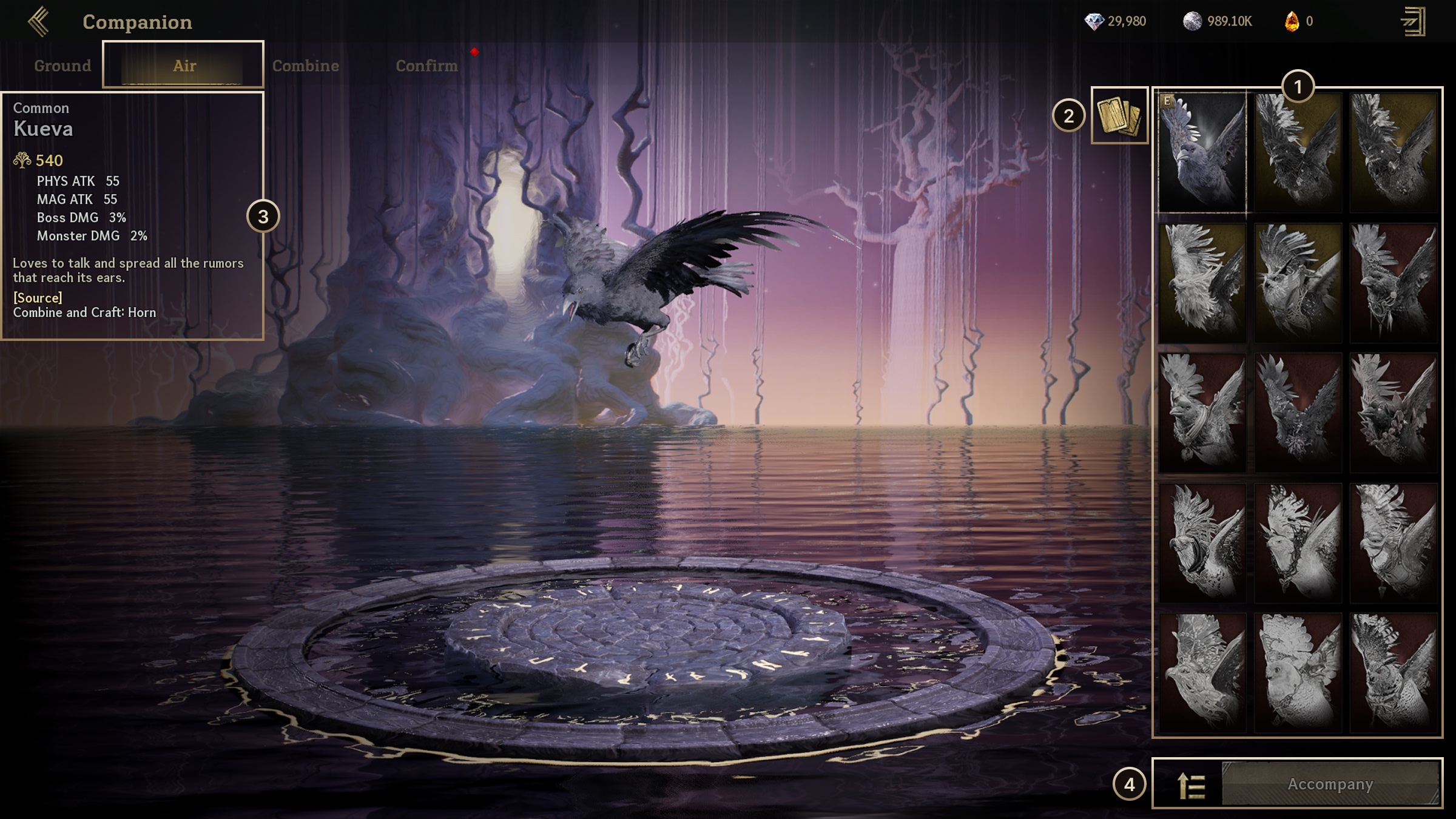The image size is (1456, 819).
Task: Click the Accompany button
Action: (1330, 784)
